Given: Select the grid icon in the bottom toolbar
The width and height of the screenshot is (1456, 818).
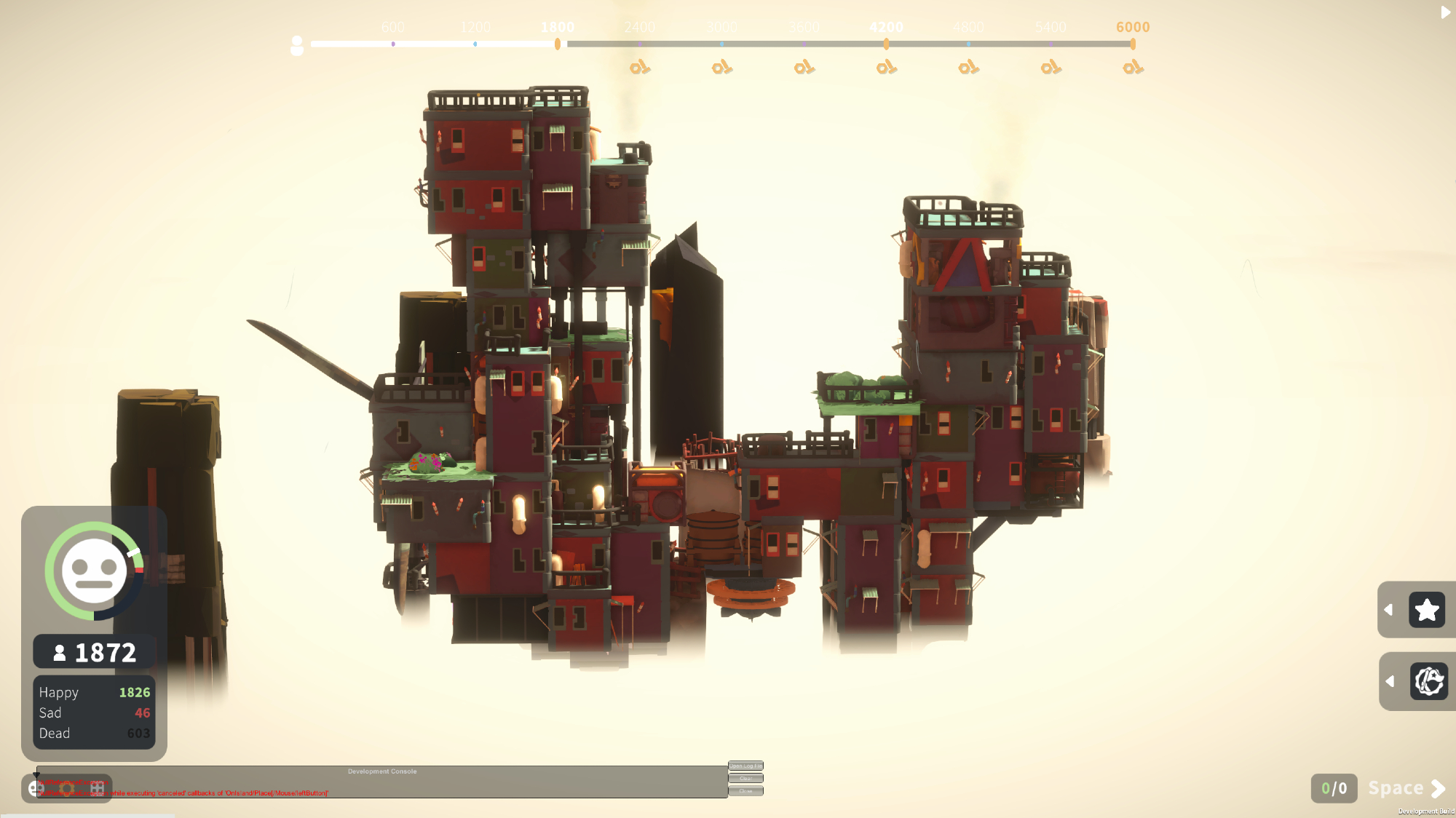Looking at the screenshot, I should pos(97,788).
